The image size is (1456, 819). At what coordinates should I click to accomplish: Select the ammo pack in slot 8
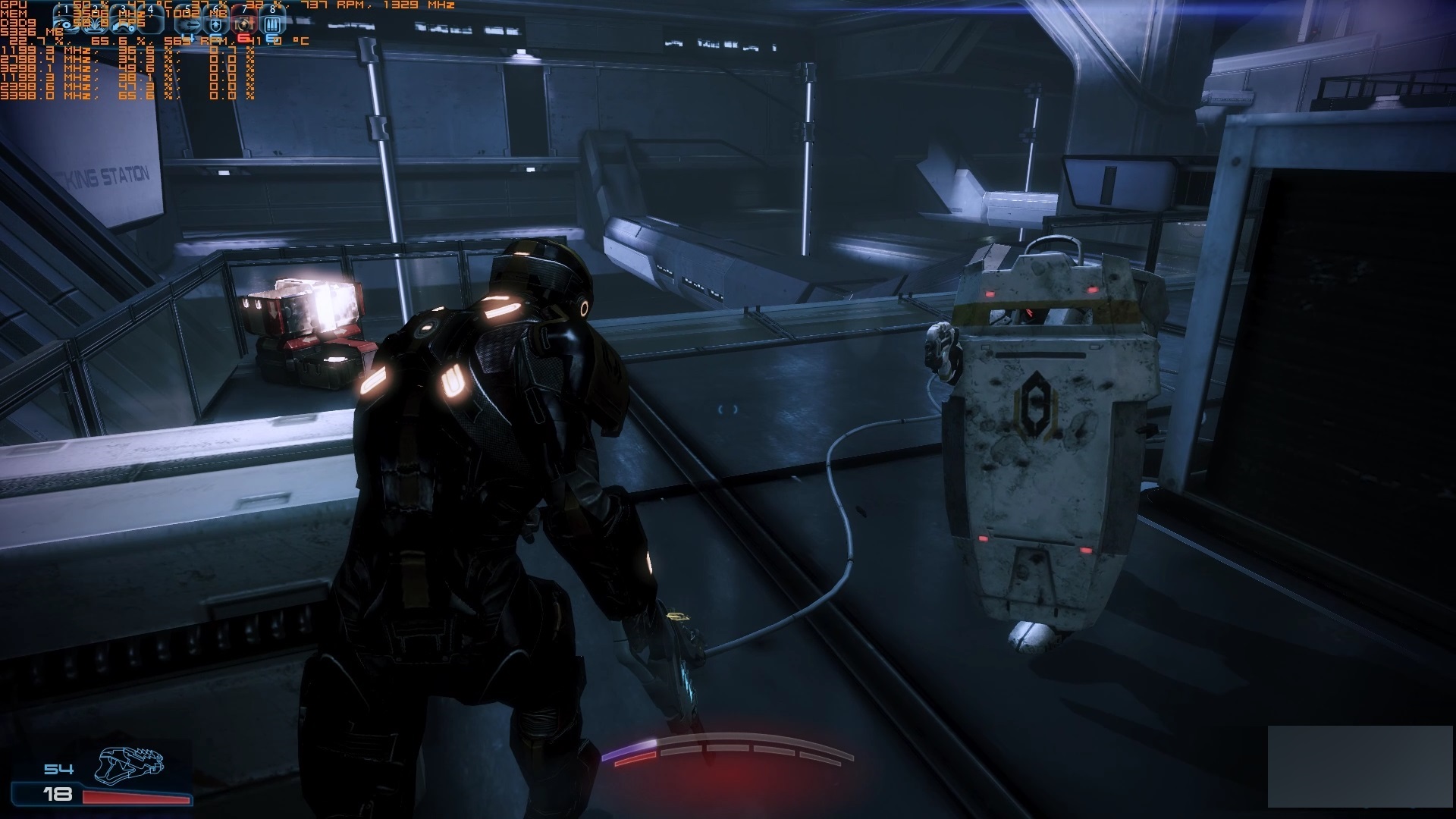pos(272,24)
